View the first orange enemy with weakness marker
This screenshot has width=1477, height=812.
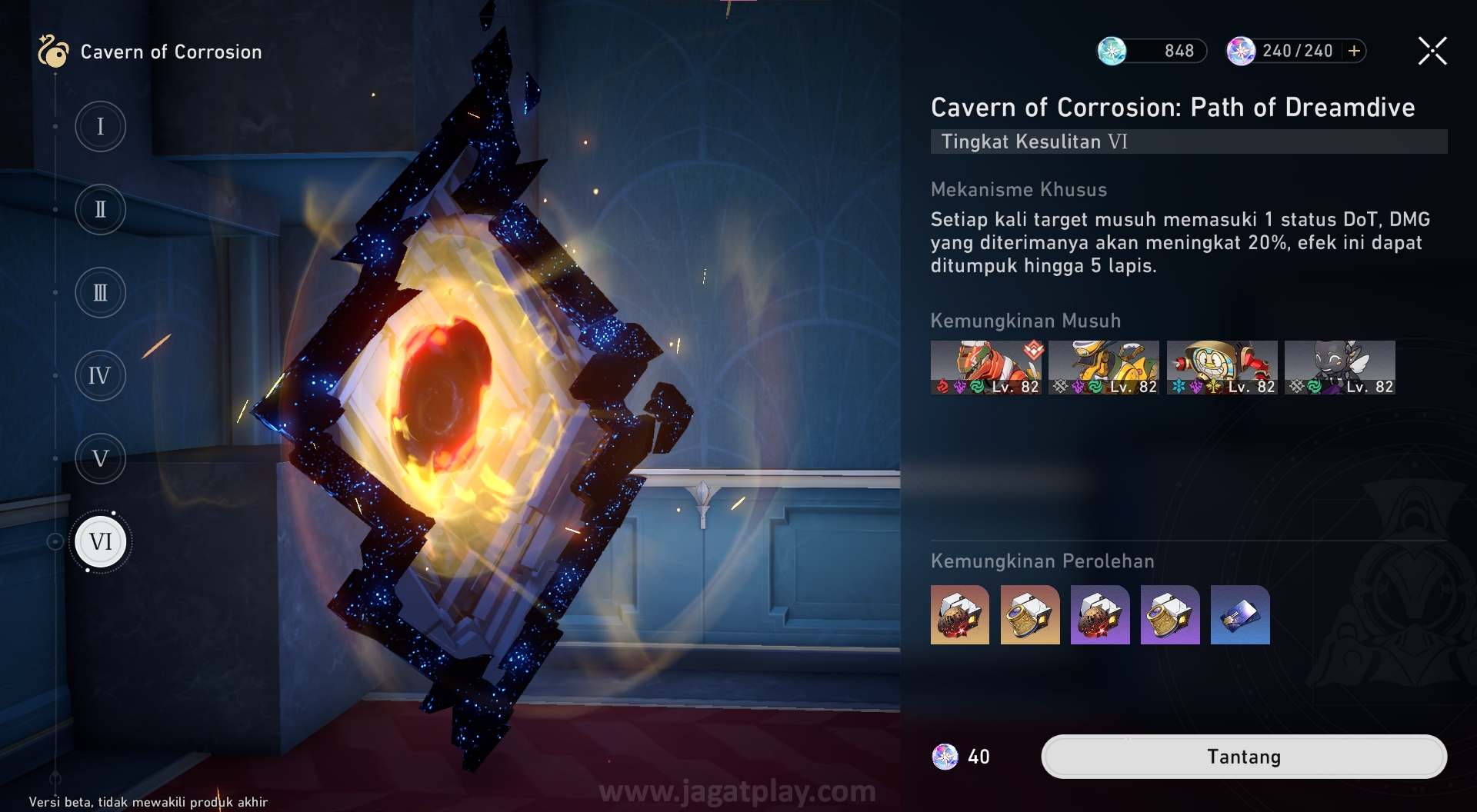pos(985,368)
